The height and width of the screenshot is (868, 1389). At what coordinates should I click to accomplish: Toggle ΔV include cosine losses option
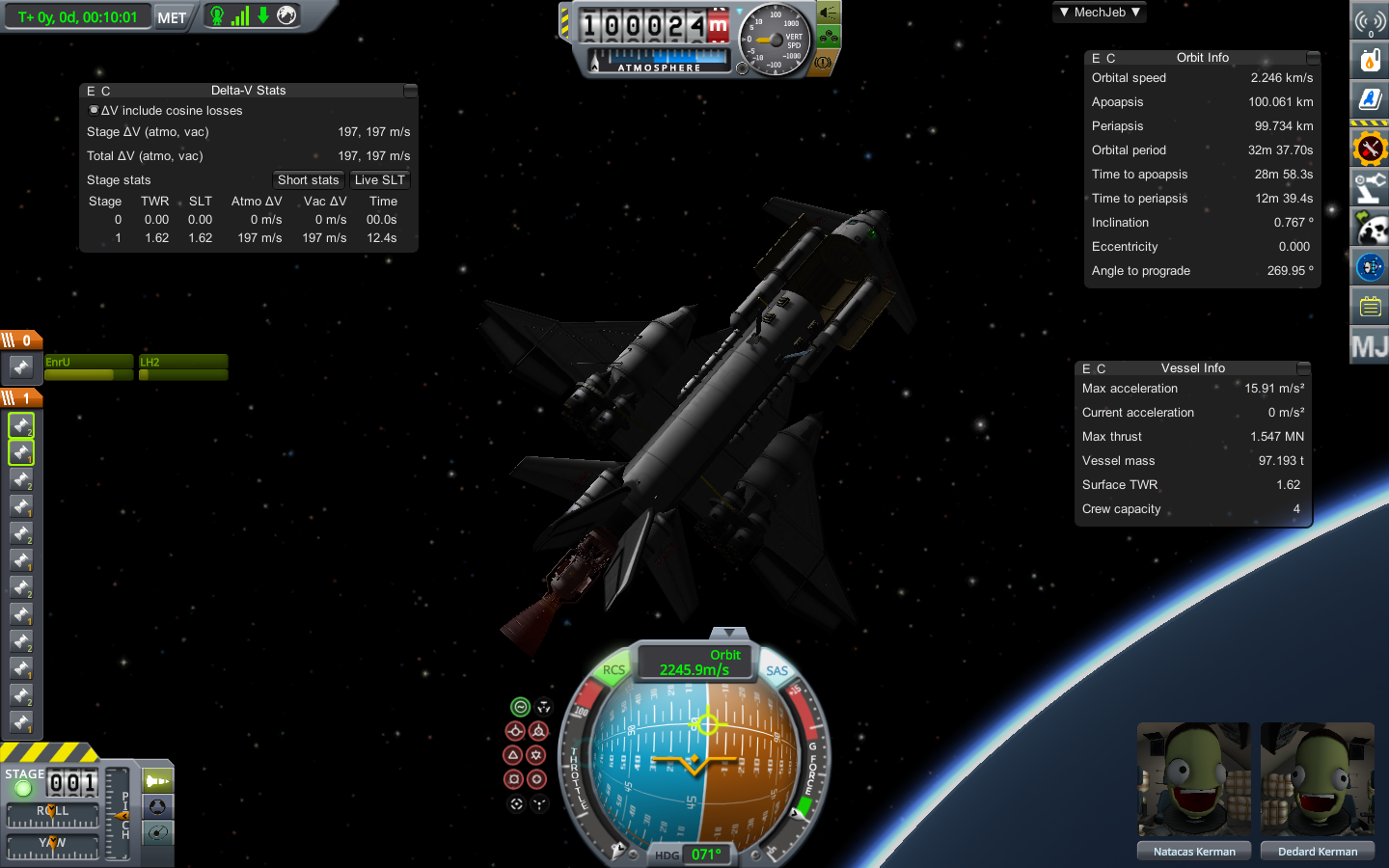94,110
